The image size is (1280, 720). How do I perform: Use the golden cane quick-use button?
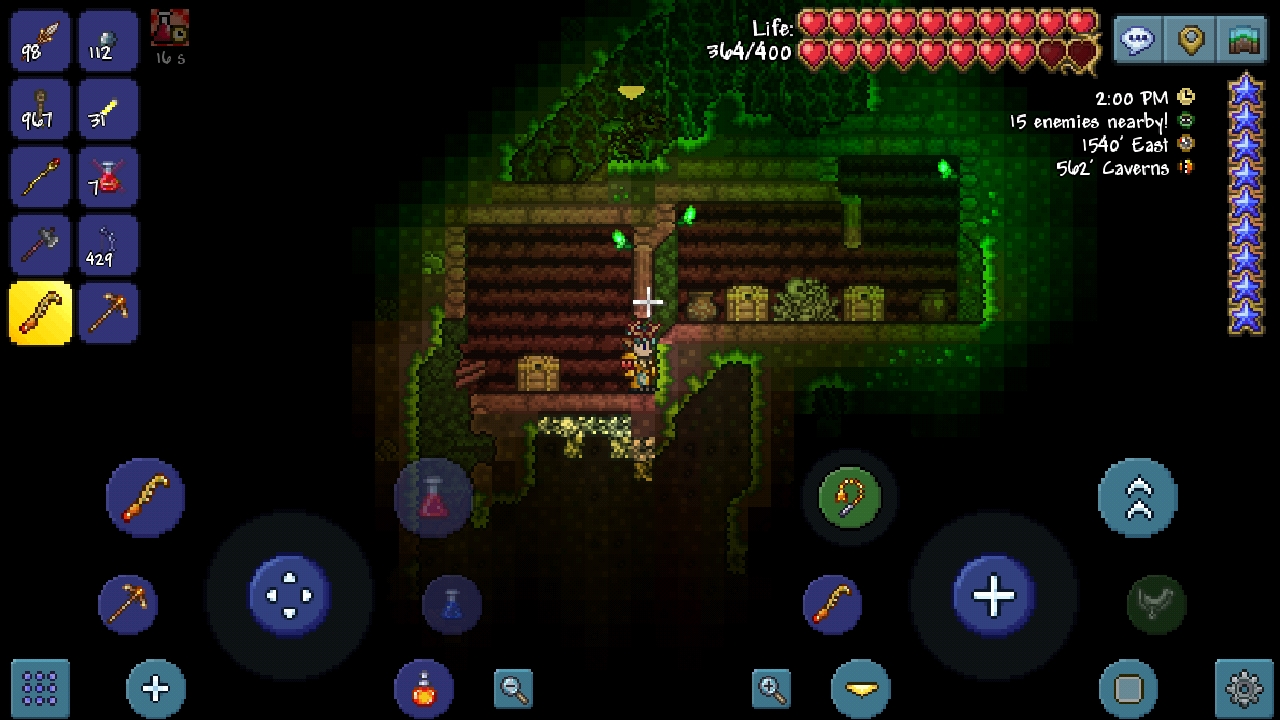point(145,497)
